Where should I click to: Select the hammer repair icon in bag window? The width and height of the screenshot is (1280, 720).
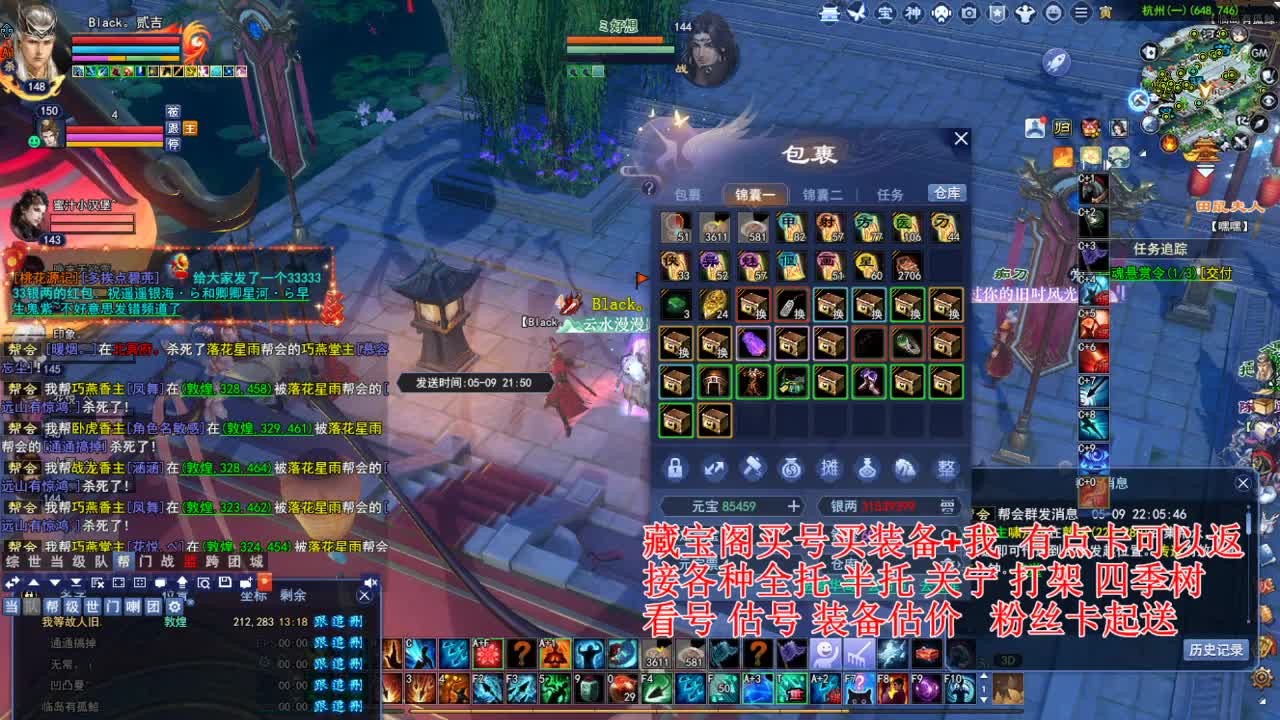[x=752, y=468]
